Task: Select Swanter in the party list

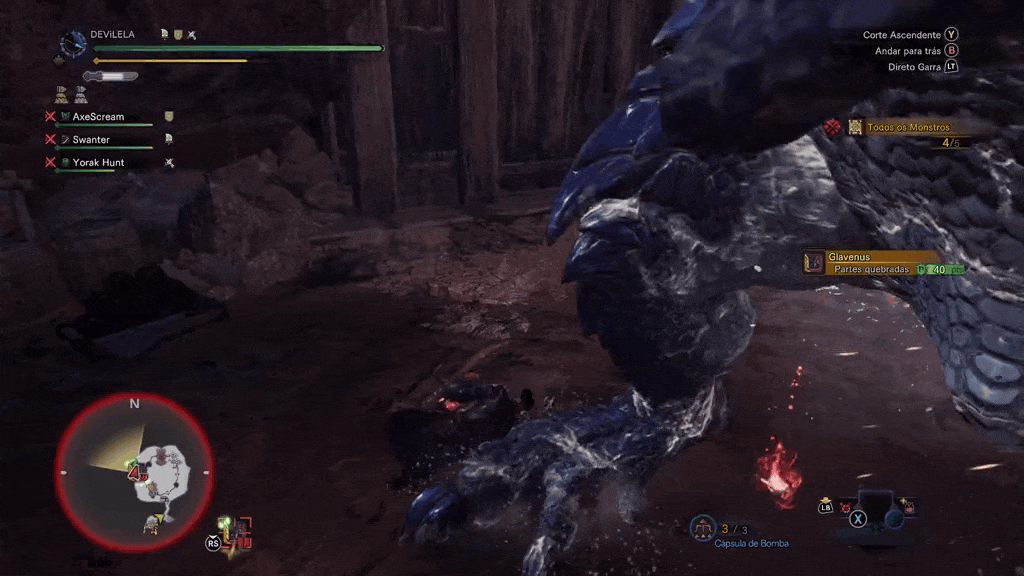Action: [91, 140]
